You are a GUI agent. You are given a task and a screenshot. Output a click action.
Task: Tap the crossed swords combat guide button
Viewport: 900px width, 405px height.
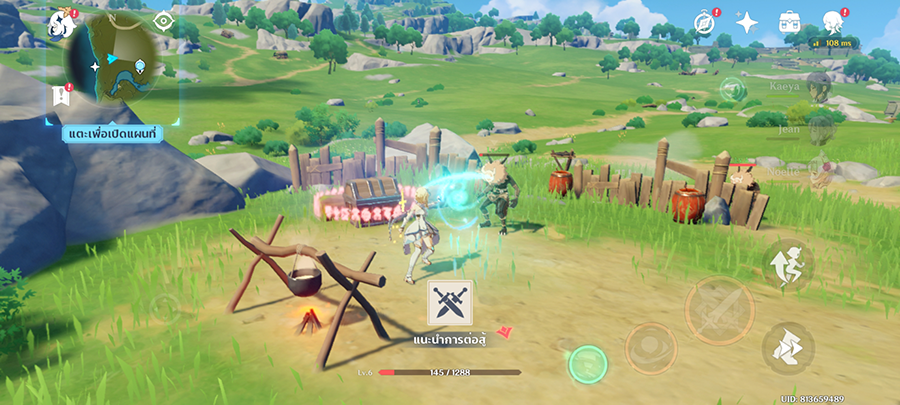449,302
